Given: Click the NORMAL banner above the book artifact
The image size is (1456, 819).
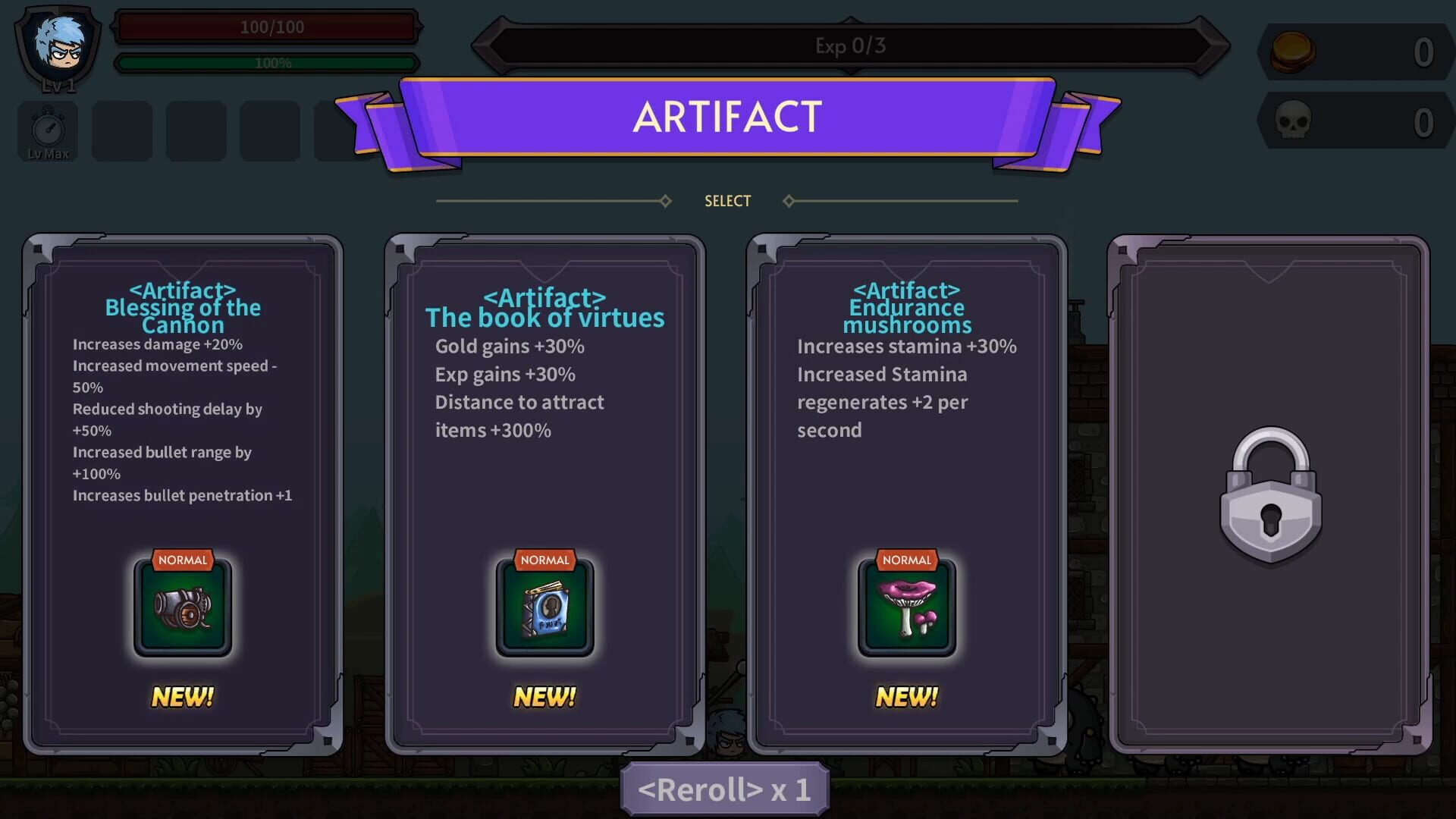Looking at the screenshot, I should (544, 560).
